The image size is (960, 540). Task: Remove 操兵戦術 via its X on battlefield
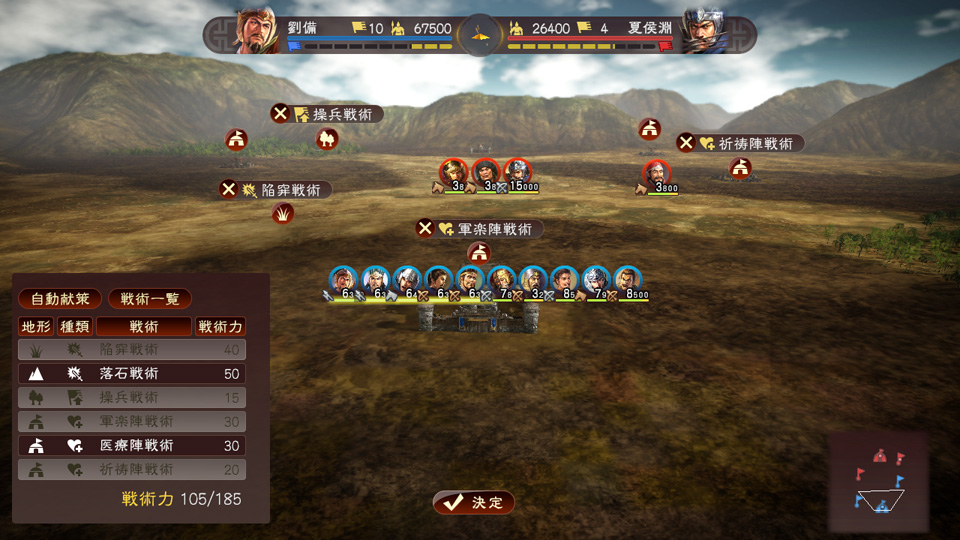tap(280, 114)
